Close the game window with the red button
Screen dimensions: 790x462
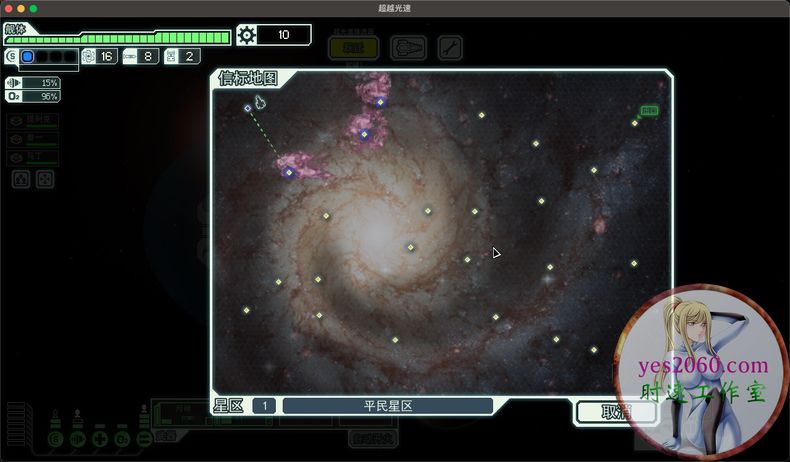7,8
